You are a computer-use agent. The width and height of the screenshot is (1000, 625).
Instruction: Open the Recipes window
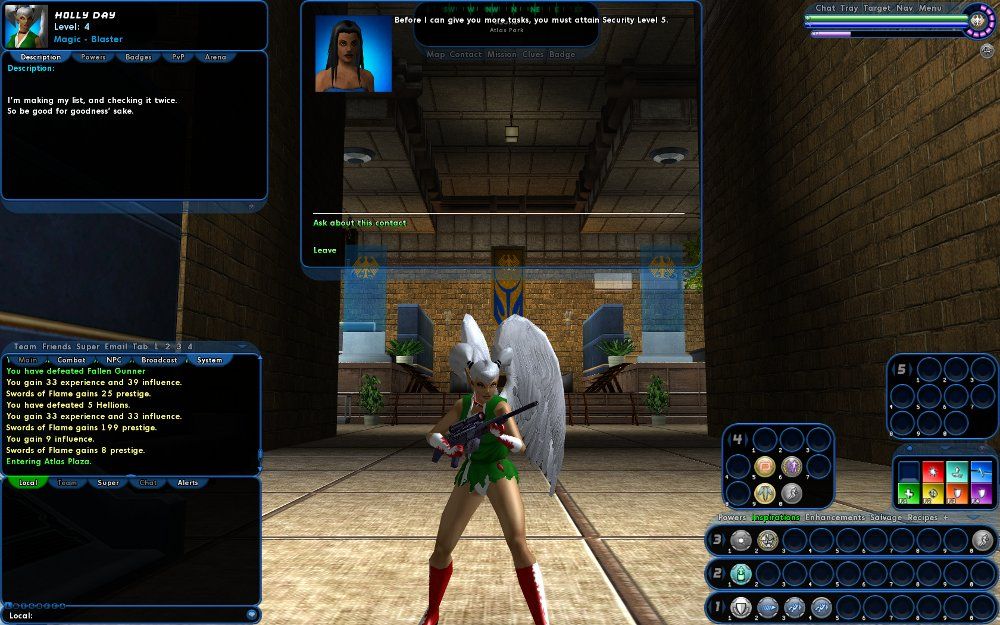923,518
